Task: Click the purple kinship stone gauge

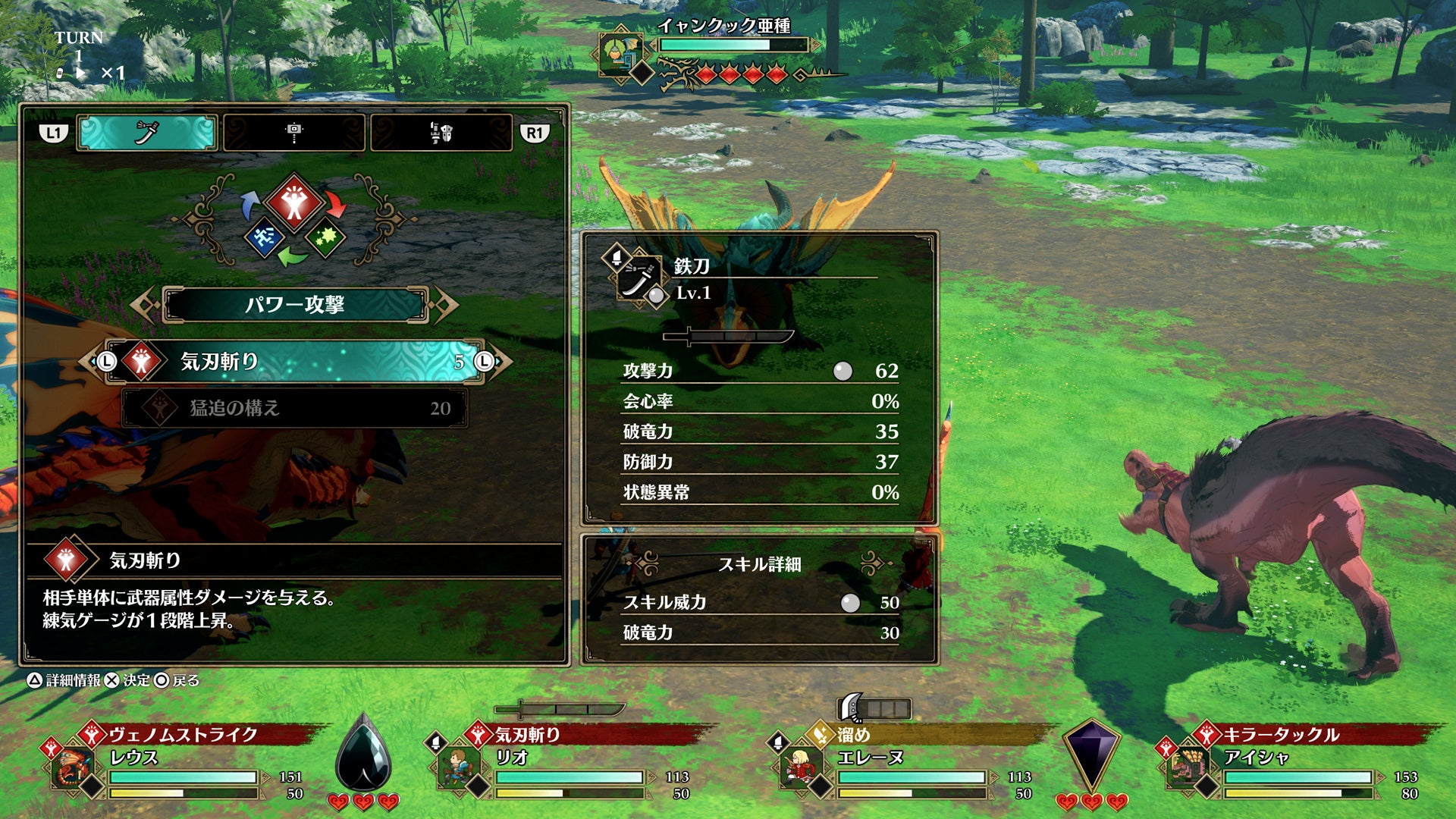Action: (1090, 755)
